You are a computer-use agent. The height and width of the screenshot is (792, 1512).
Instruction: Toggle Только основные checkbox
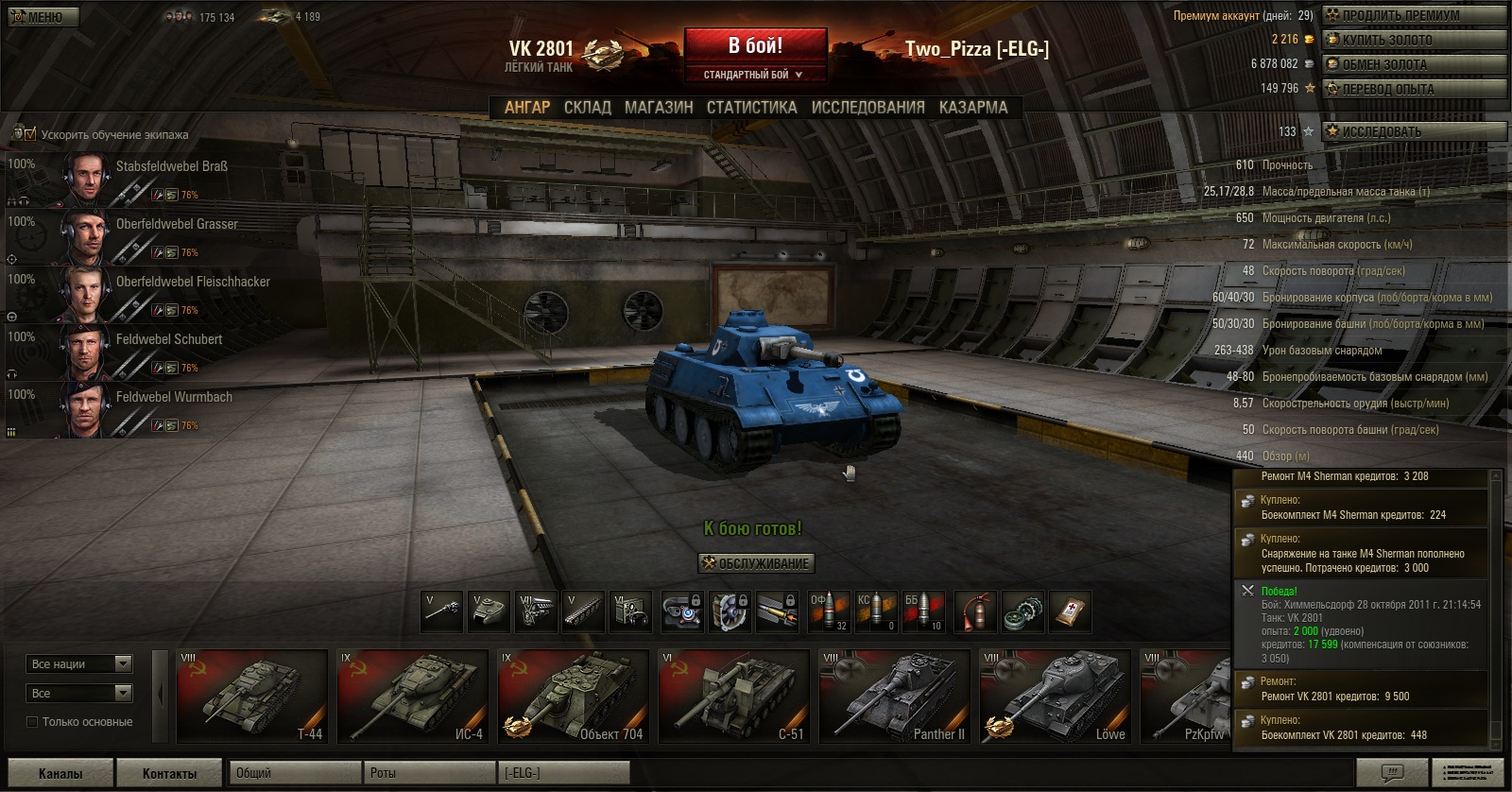32,722
